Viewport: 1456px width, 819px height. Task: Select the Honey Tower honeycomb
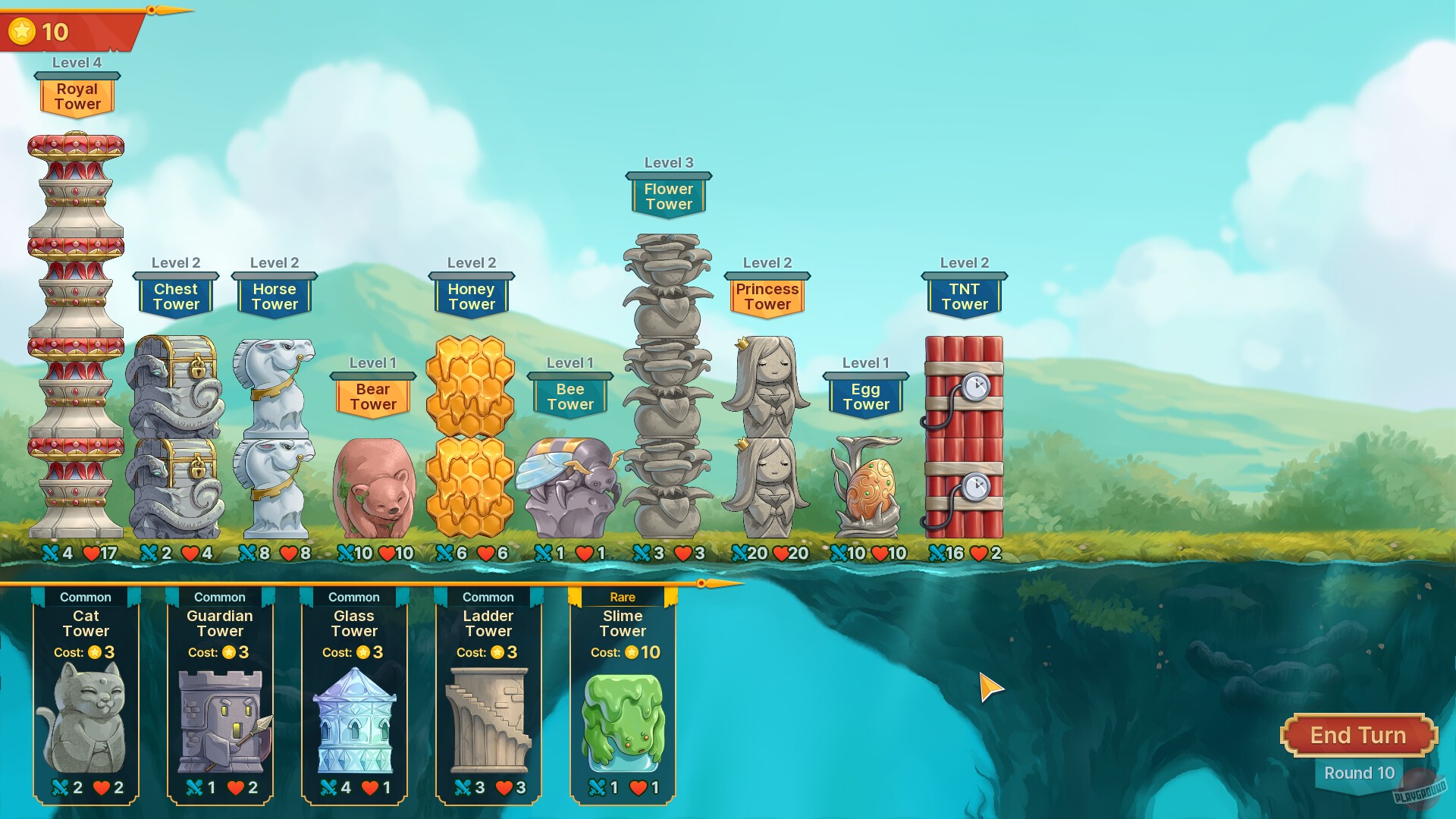click(471, 425)
